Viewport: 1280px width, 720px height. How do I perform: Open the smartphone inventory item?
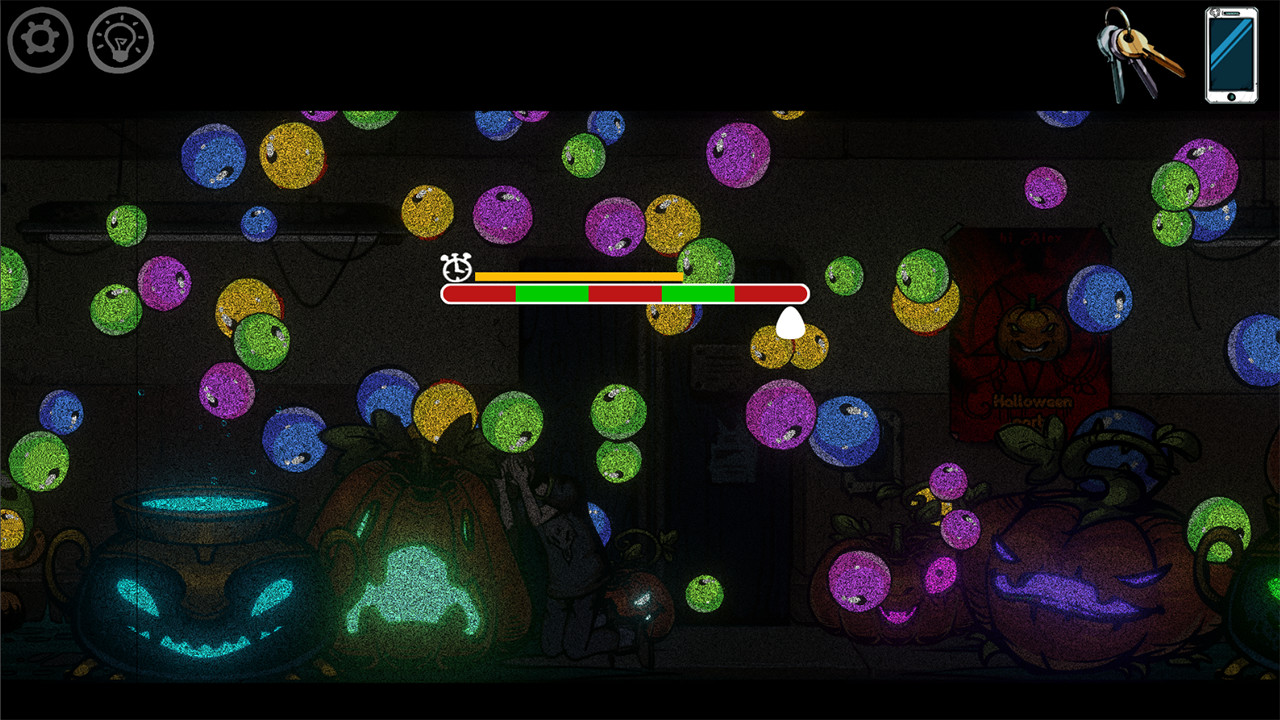coord(1228,55)
